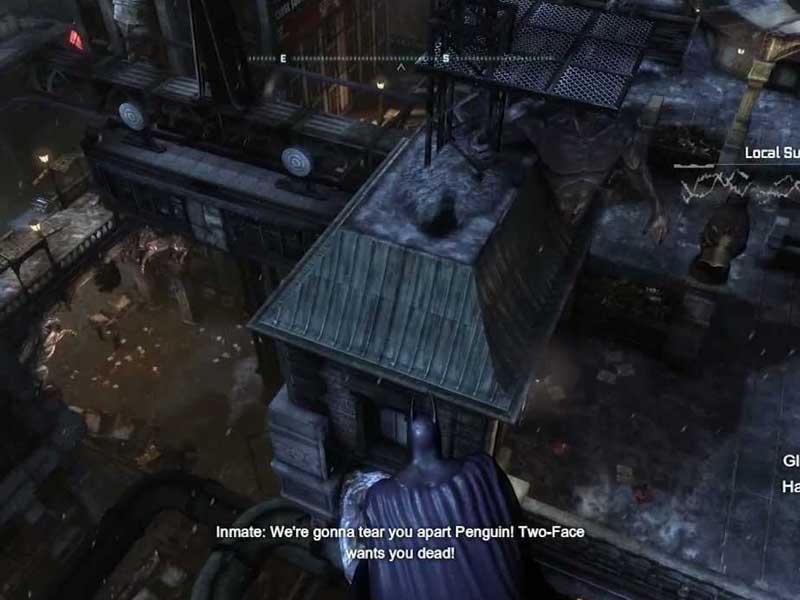Select the Local signal waveform tracker

pos(738,182)
